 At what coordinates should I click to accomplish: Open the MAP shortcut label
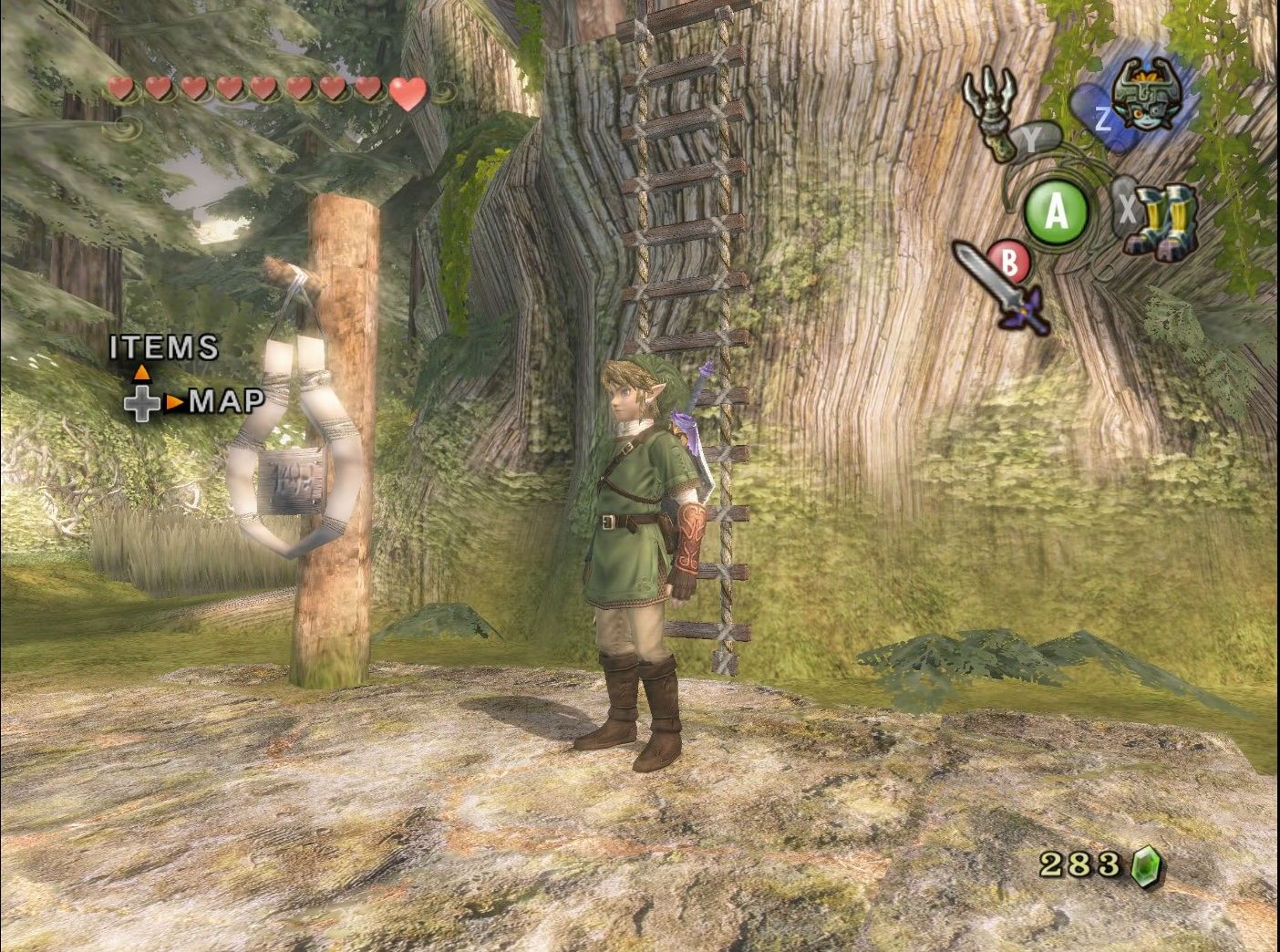click(227, 400)
